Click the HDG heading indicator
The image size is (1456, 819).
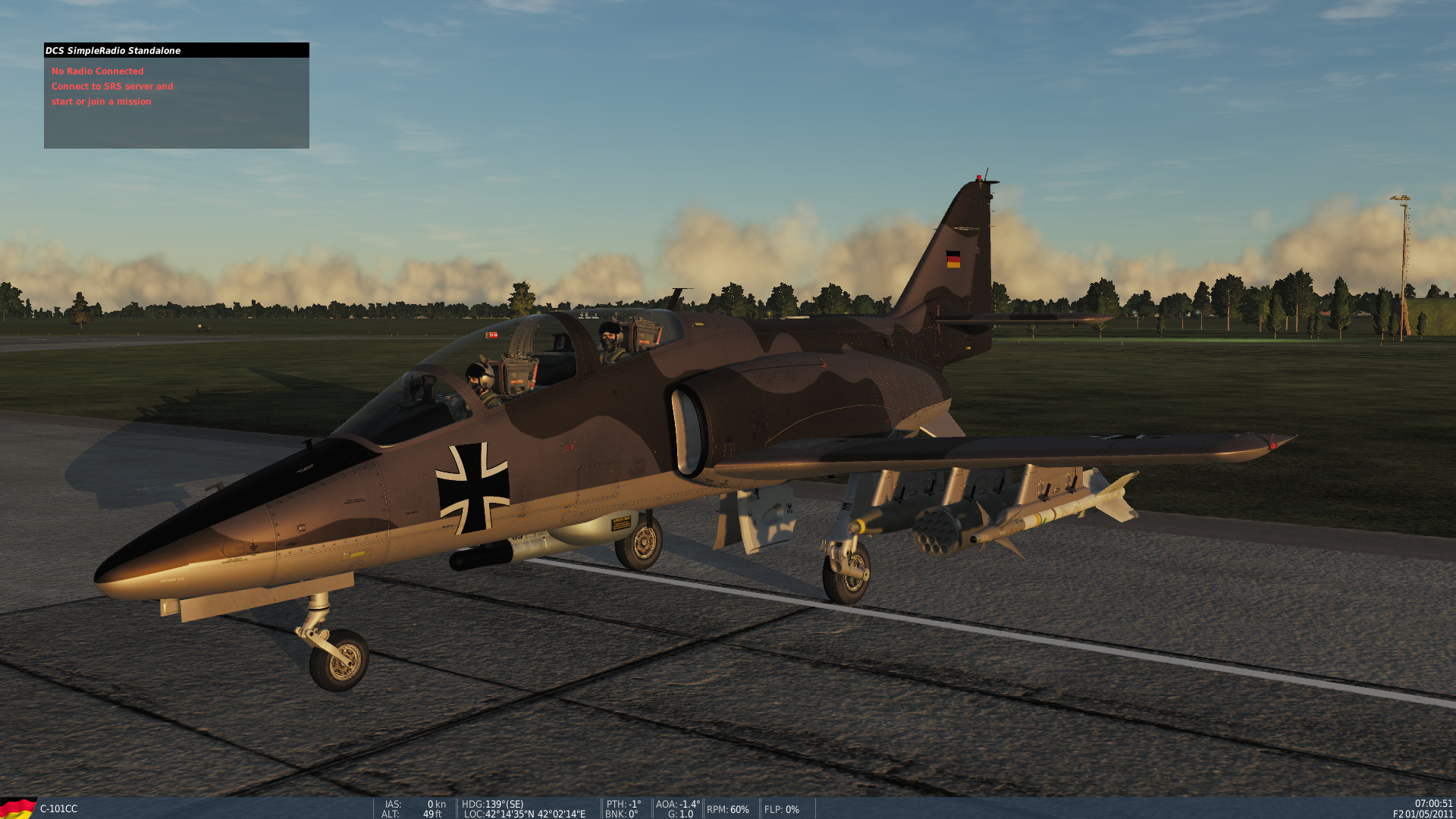[493, 805]
